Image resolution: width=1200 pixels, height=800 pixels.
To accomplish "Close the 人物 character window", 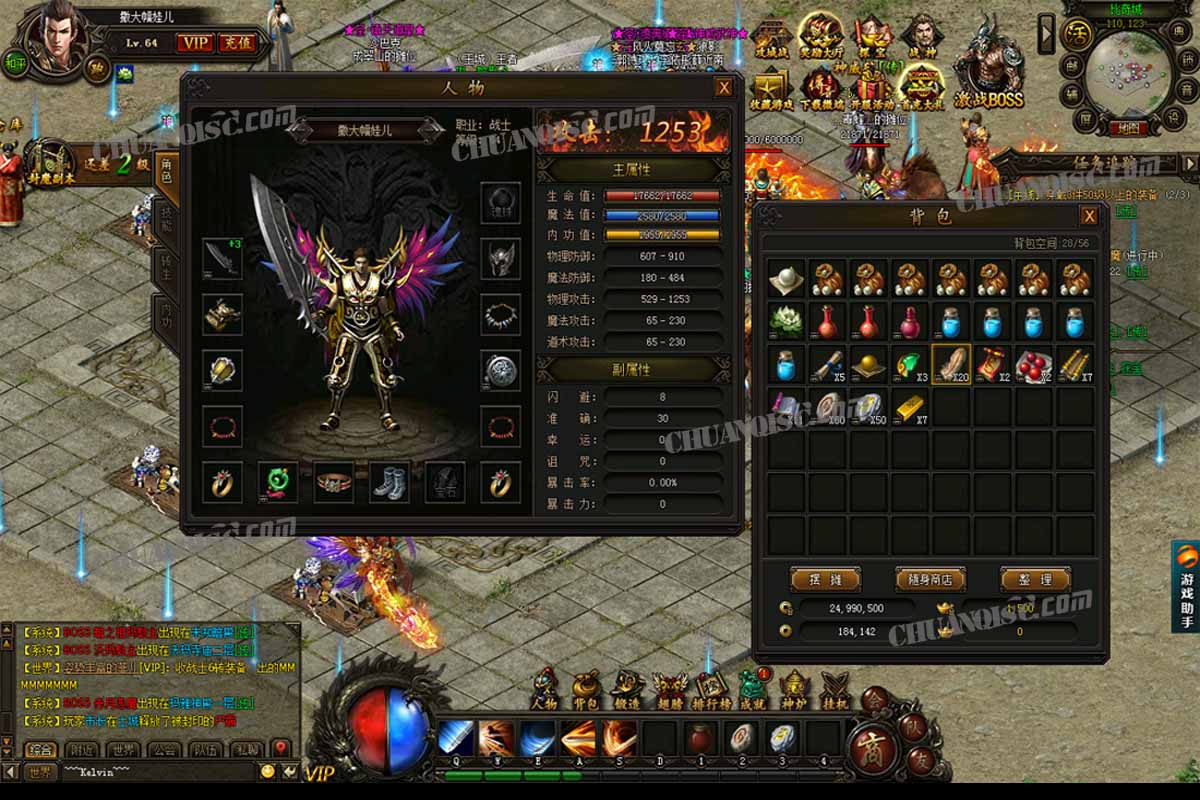I will tap(724, 88).
